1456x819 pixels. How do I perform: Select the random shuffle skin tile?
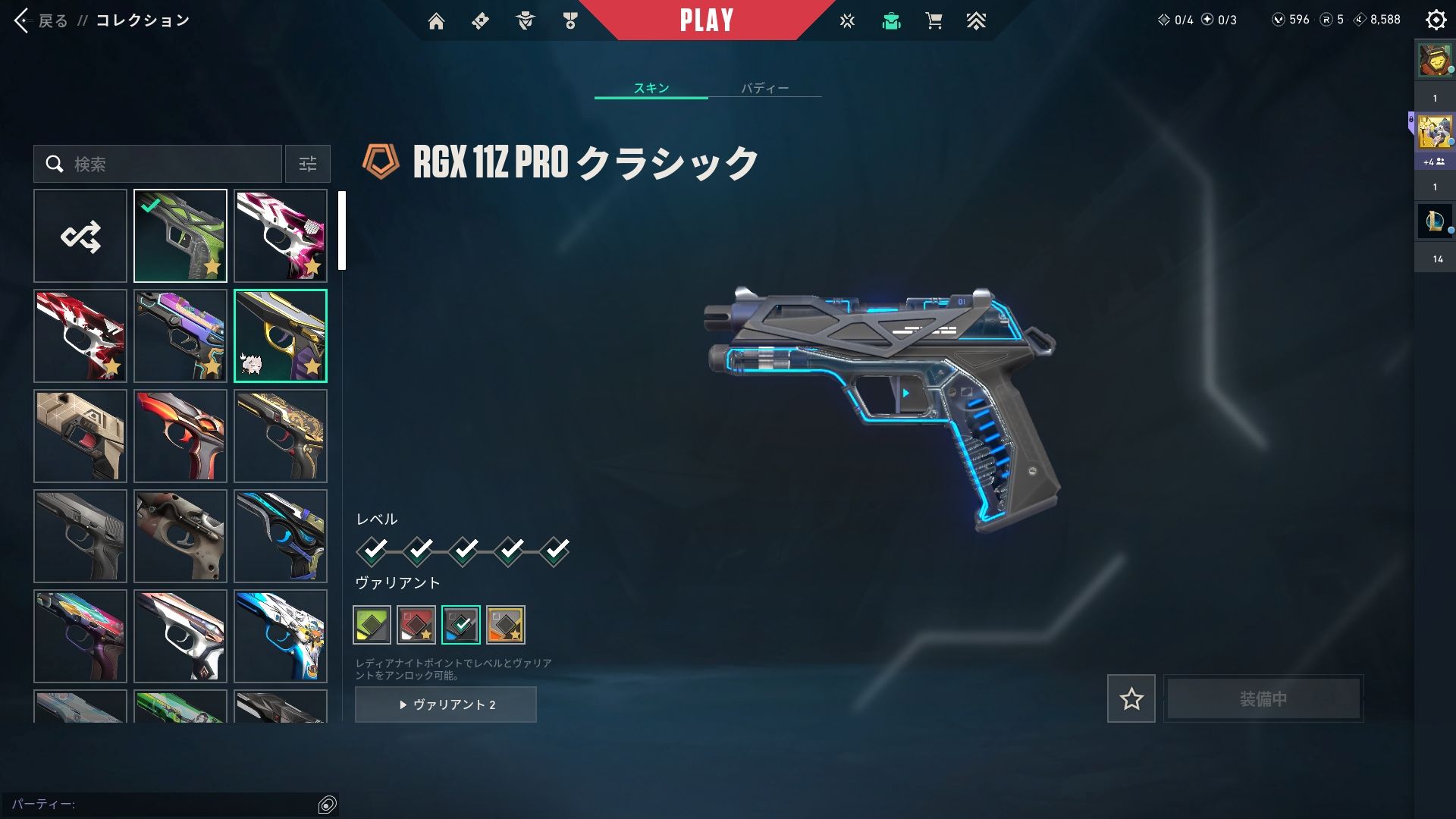click(x=80, y=236)
